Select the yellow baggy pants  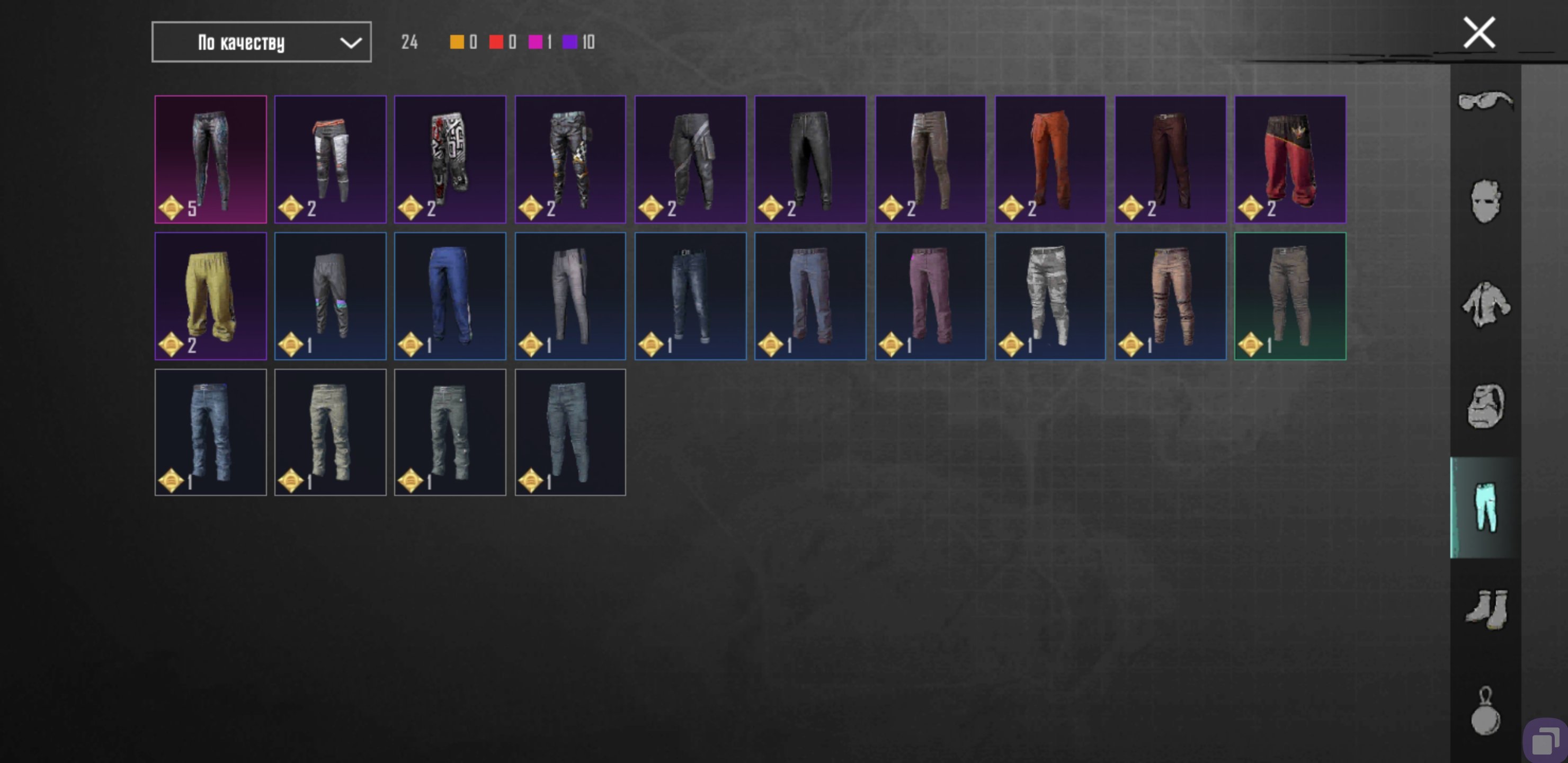point(211,296)
